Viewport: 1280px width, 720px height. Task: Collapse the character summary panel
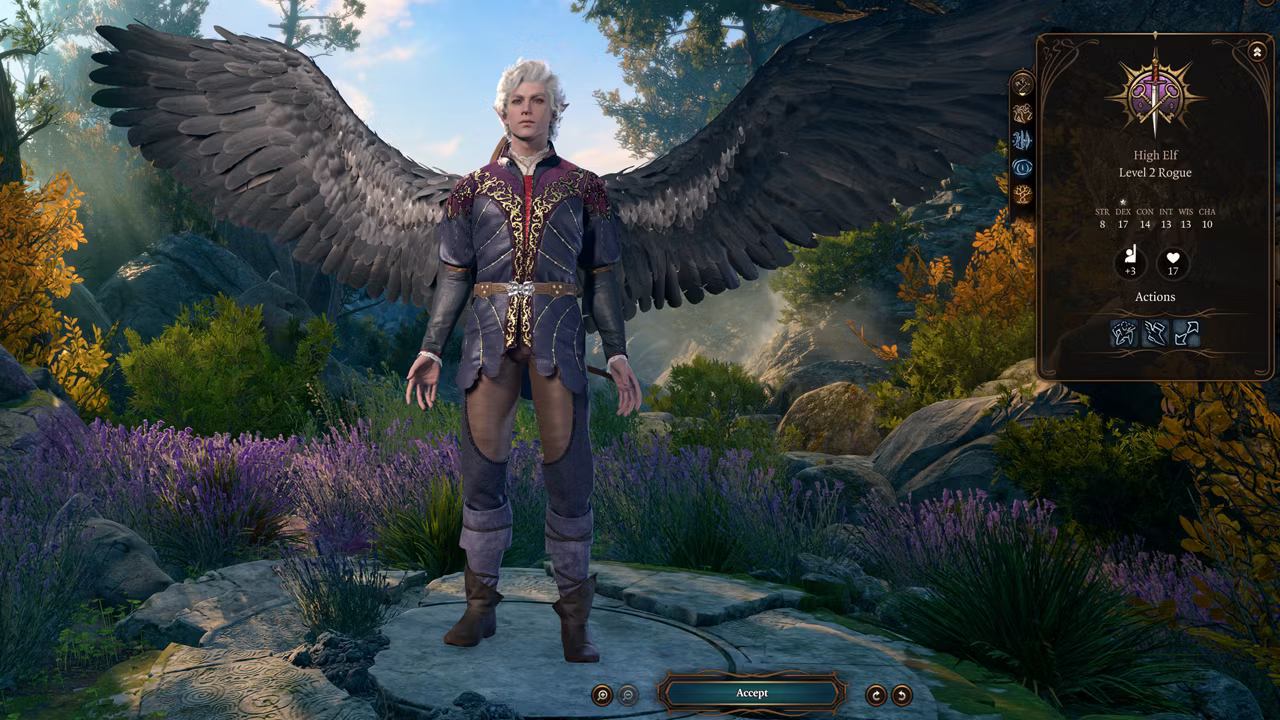(x=1256, y=51)
